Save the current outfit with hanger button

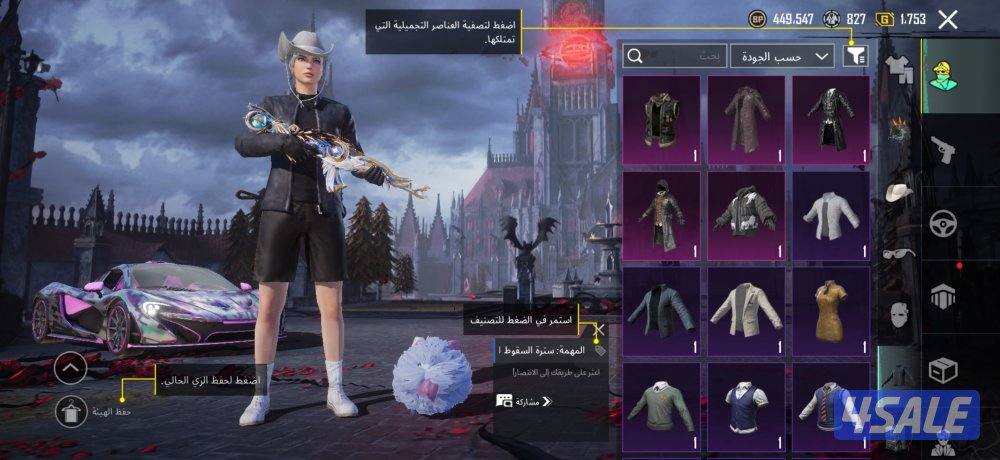point(71,409)
